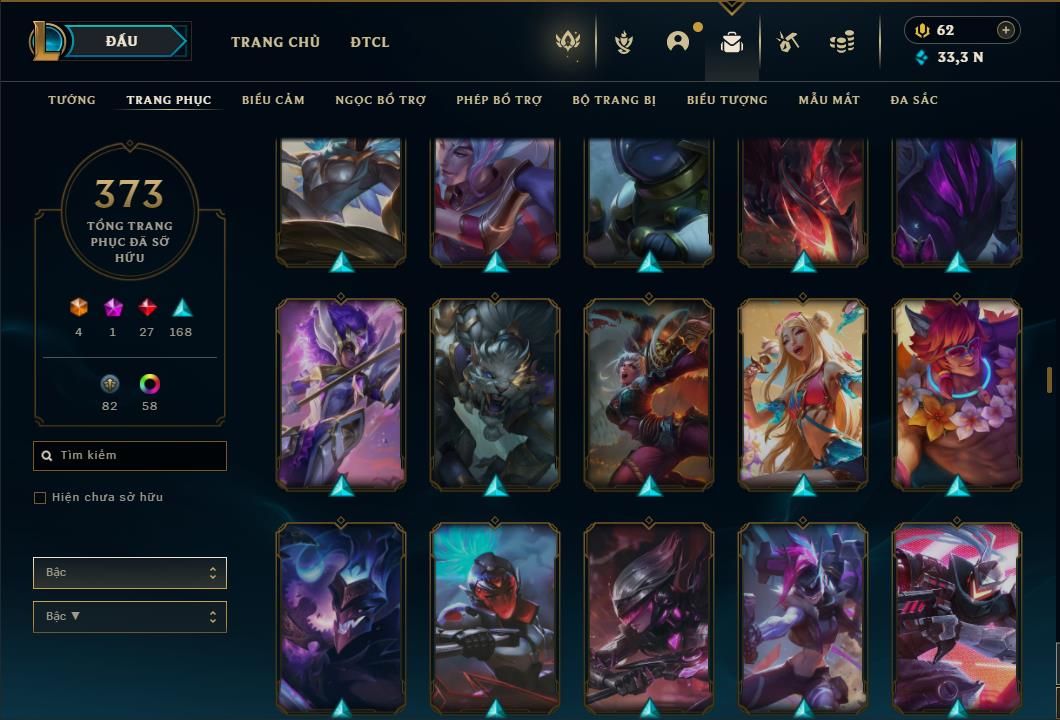Open the coin stack store icon
Image resolution: width=1060 pixels, height=720 pixels.
[842, 42]
